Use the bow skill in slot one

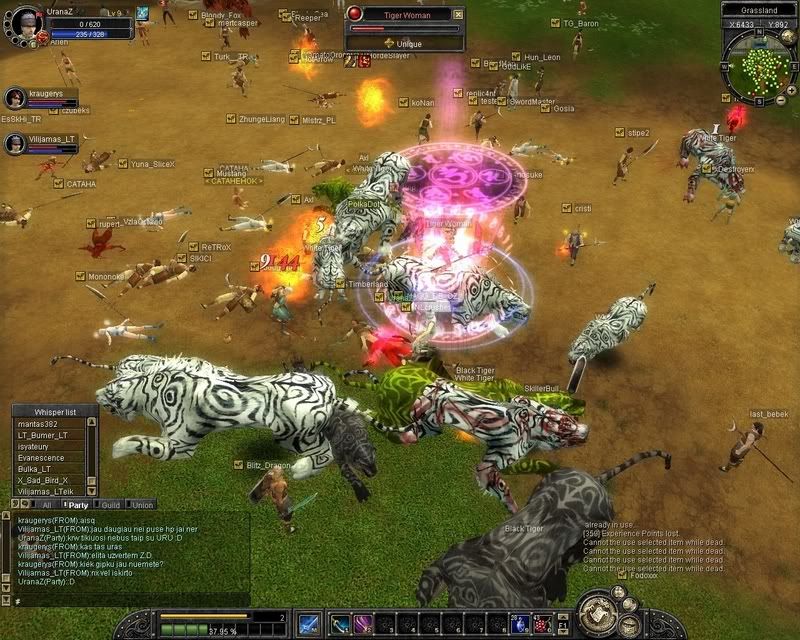click(x=341, y=623)
